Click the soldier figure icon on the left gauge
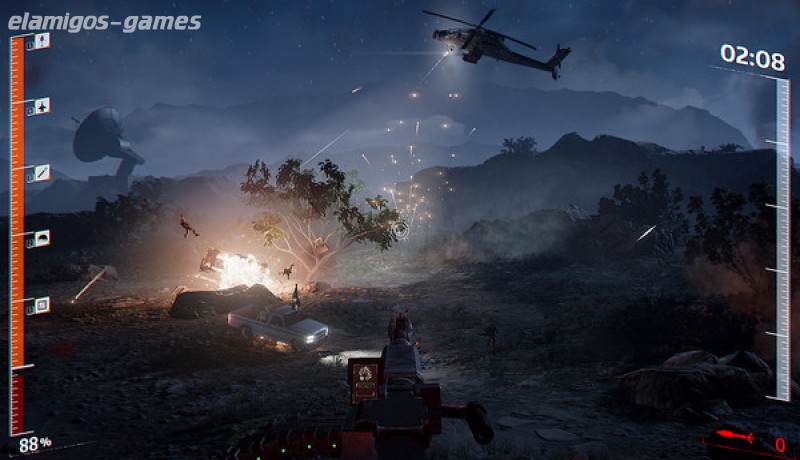The height and width of the screenshot is (460, 800). [42, 41]
